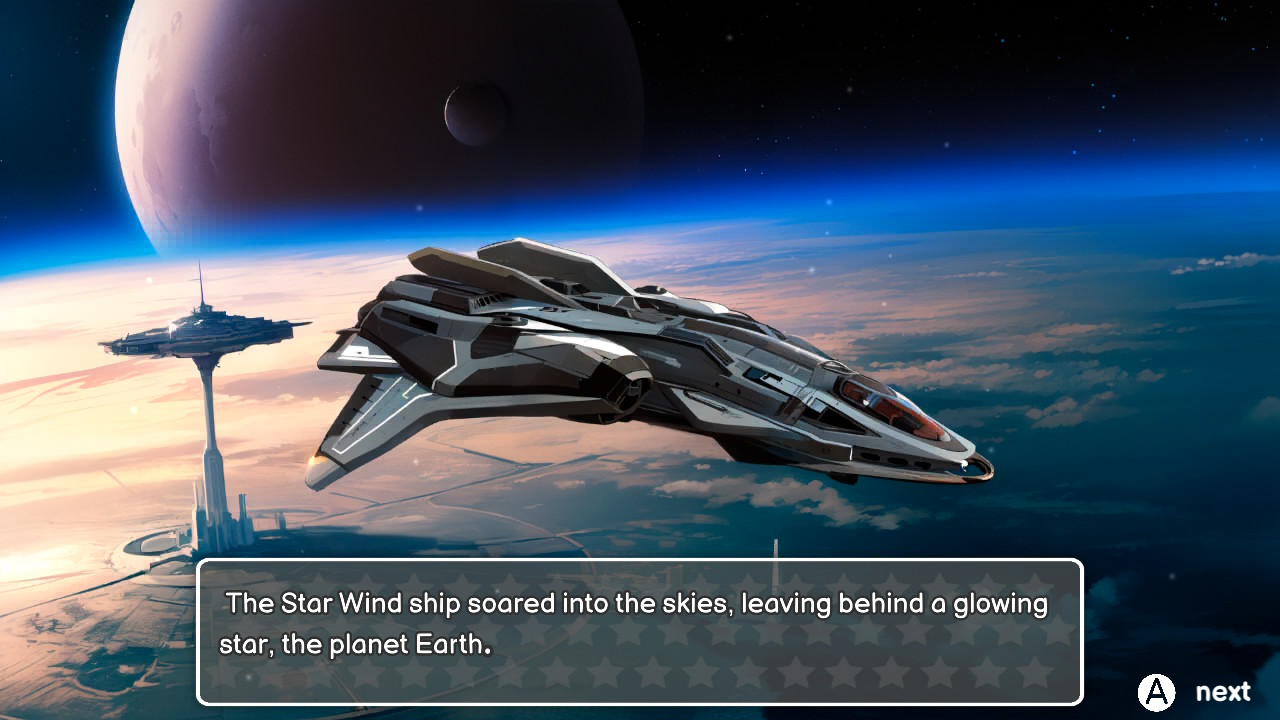Click the glowing engine thruster on the ship
Viewport: 1280px width, 720px height.
[x=315, y=463]
